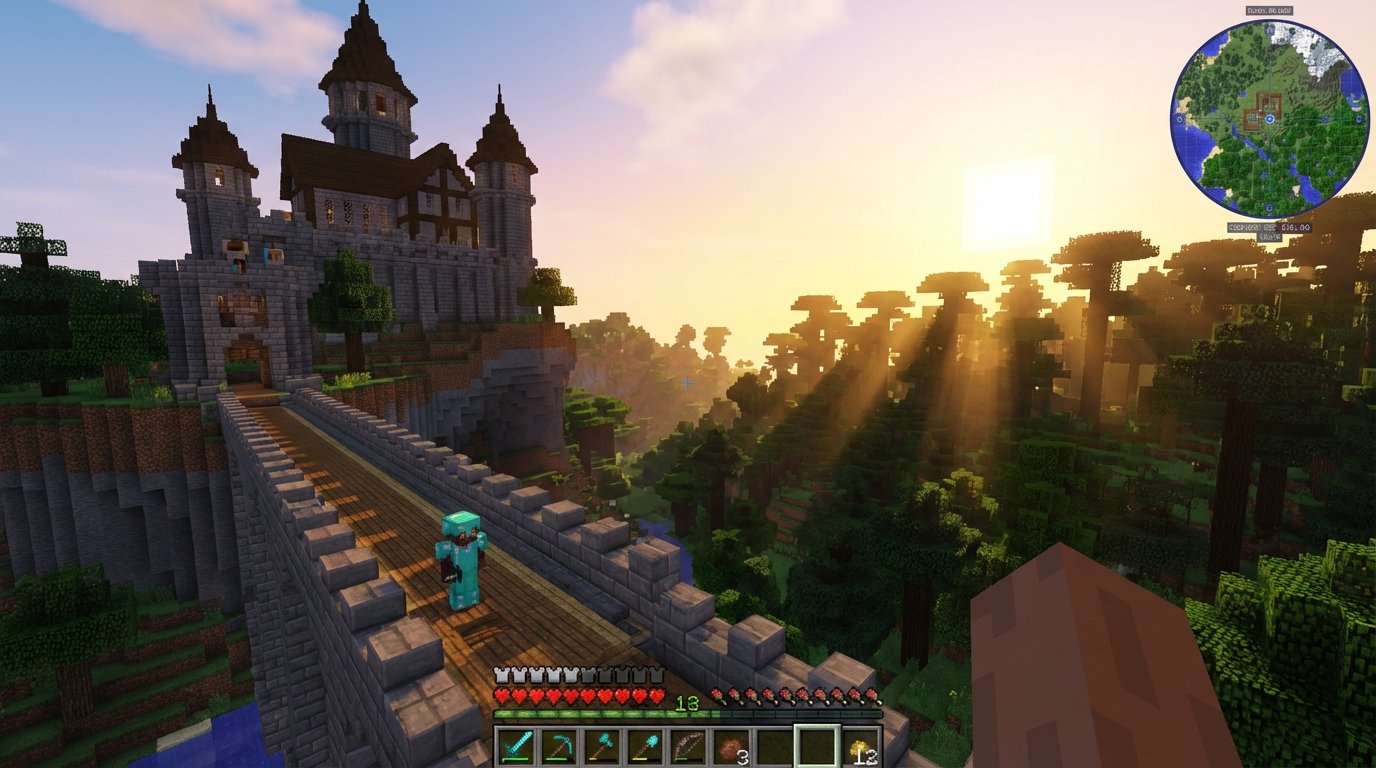This screenshot has height=768, width=1376.
Task: Click the currently highlighted empty hotbar slot
Action: 816,746
